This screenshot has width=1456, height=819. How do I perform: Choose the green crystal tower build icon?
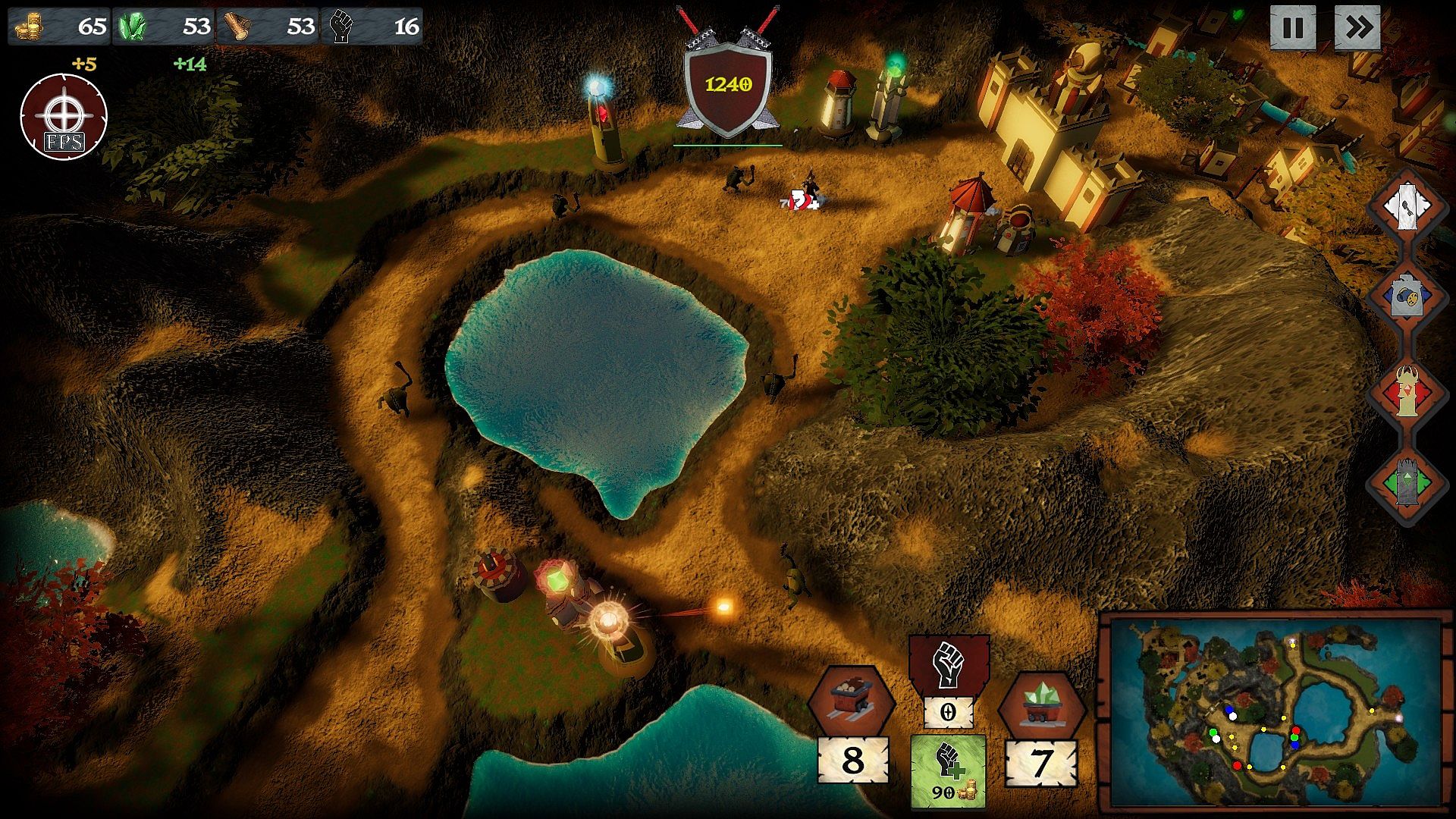pyautogui.click(x=1407, y=483)
